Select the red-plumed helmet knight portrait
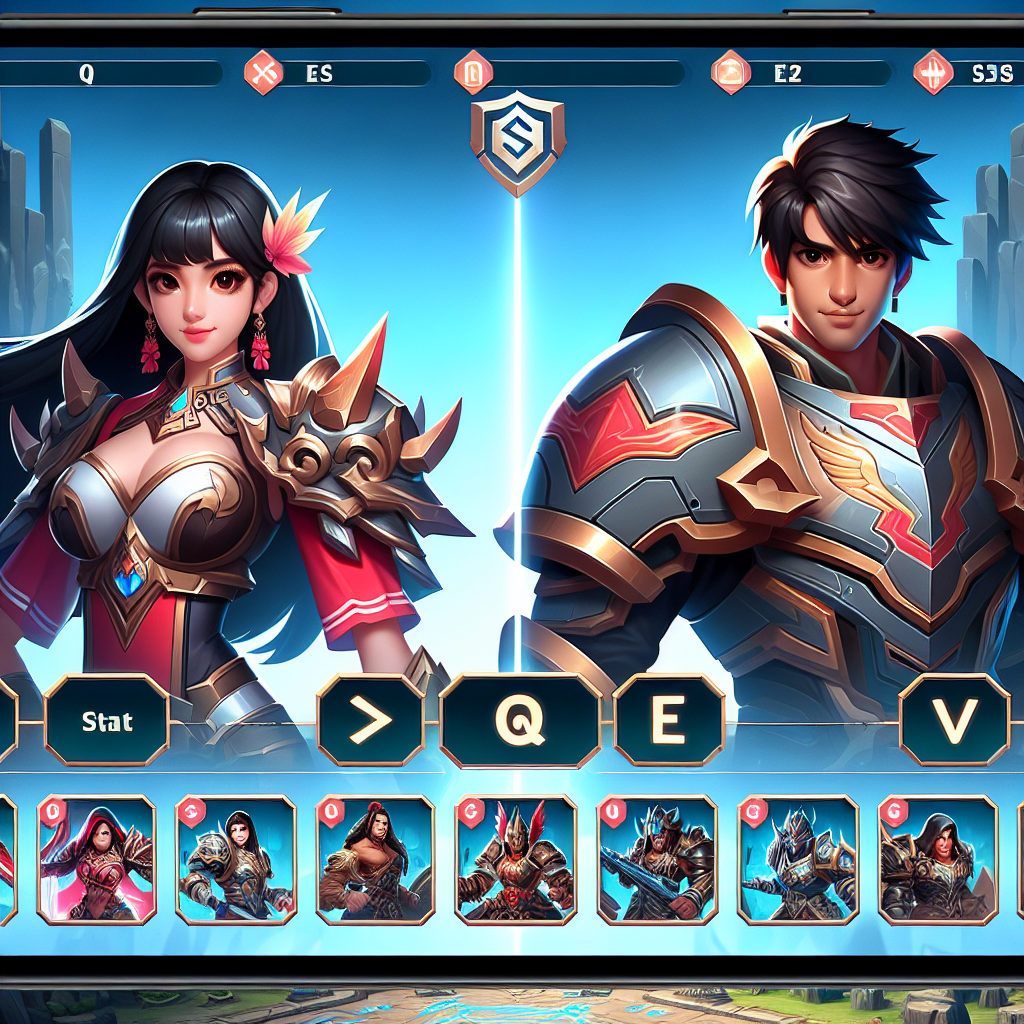 [515, 858]
